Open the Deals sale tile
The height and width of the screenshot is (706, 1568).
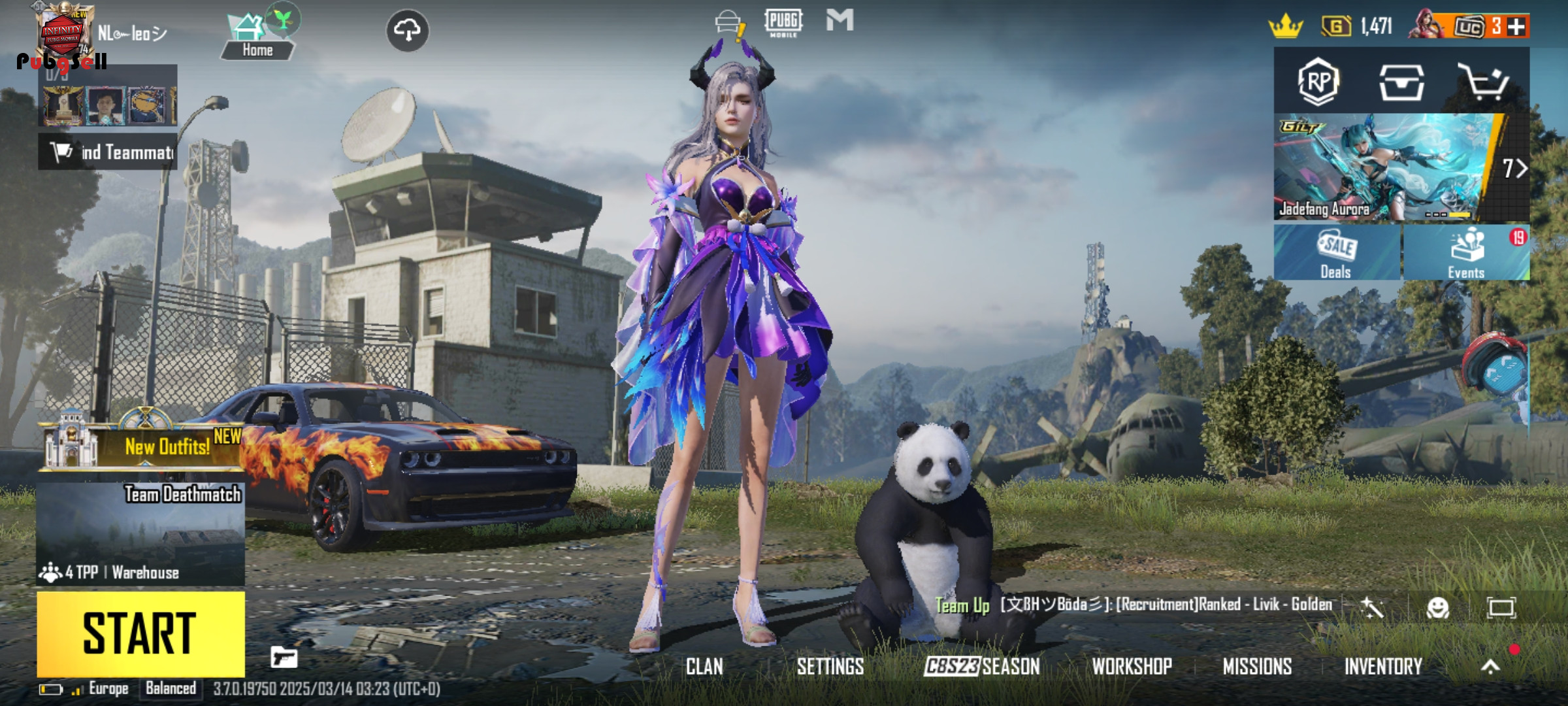(1336, 253)
